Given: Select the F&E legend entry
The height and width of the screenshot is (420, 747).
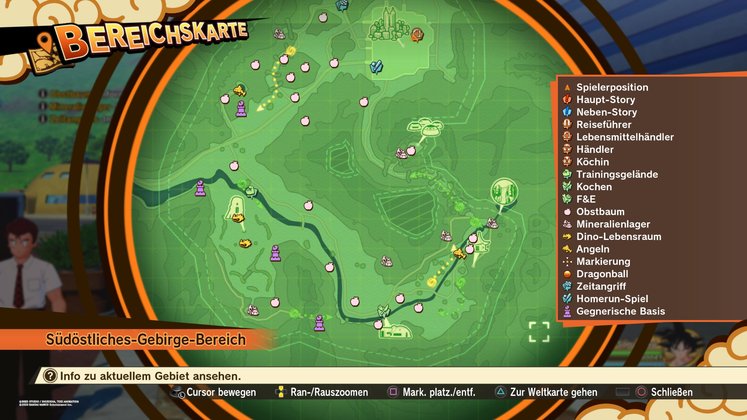Looking at the screenshot, I should [587, 199].
